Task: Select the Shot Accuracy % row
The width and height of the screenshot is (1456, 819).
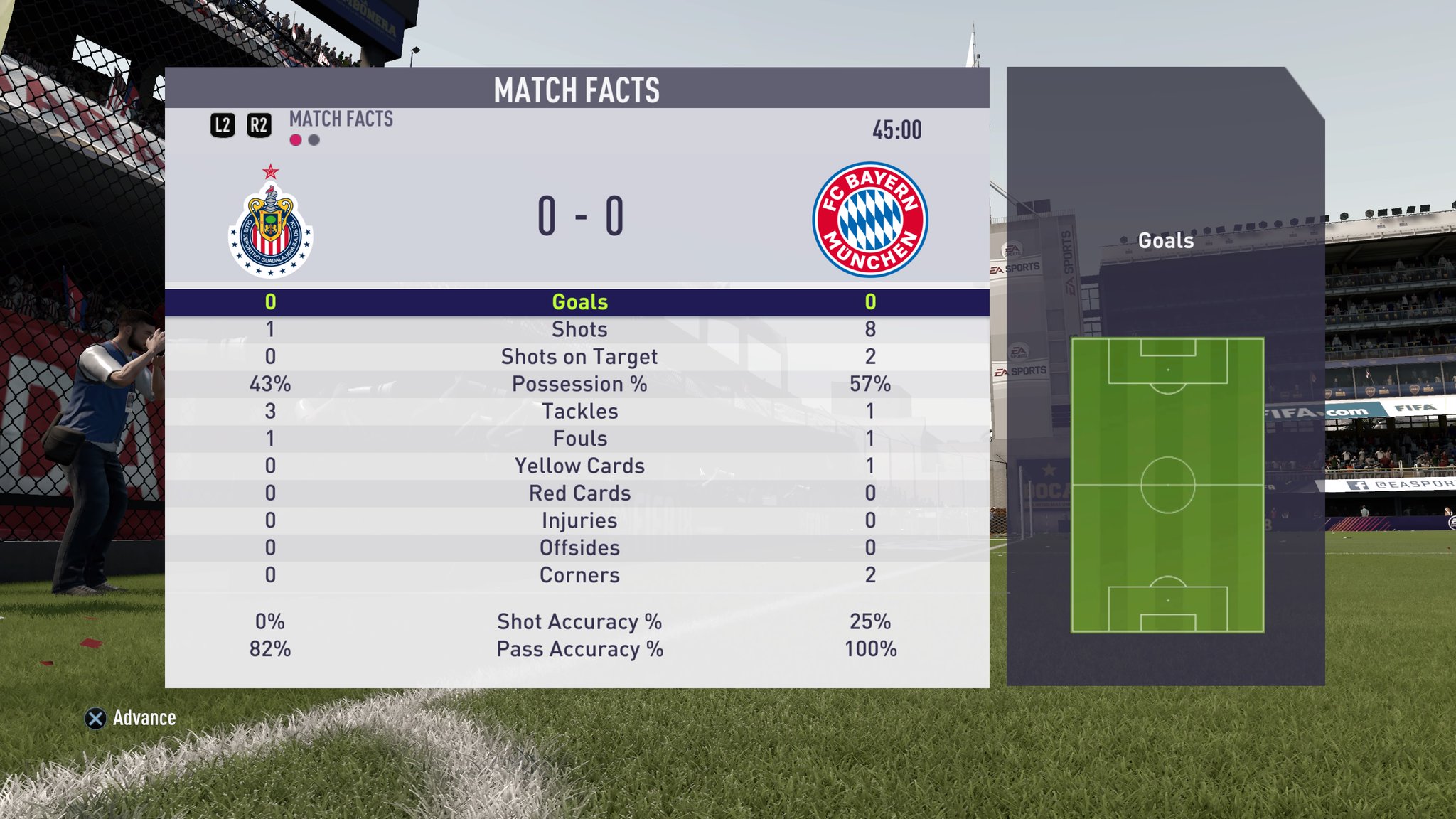Action: point(579,622)
